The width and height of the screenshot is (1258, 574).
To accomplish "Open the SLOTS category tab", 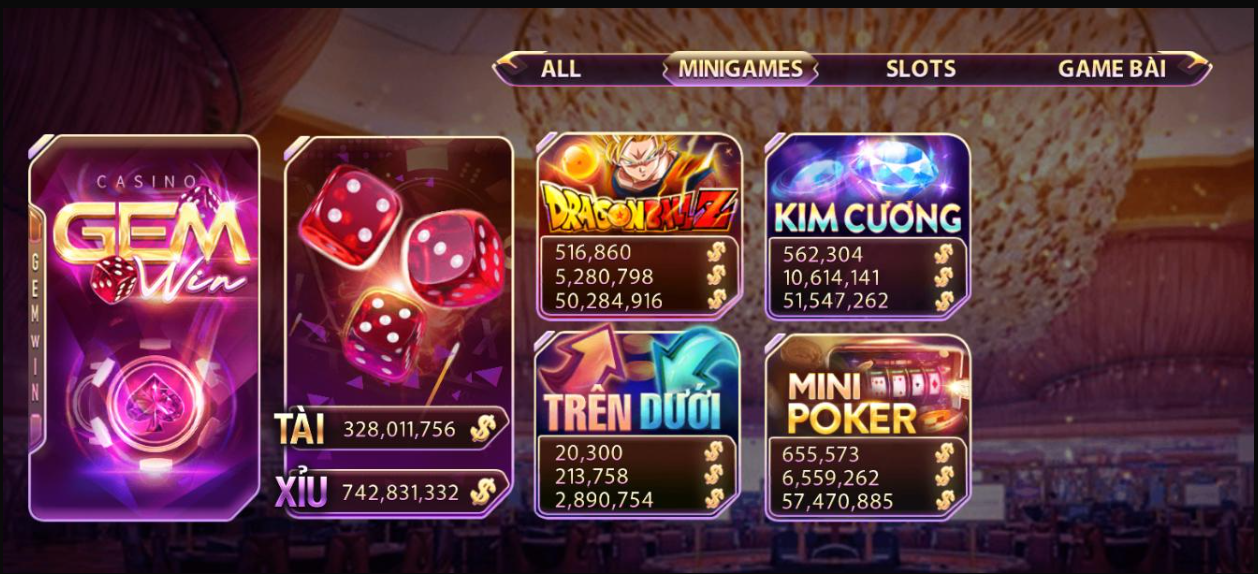I will (x=920, y=69).
